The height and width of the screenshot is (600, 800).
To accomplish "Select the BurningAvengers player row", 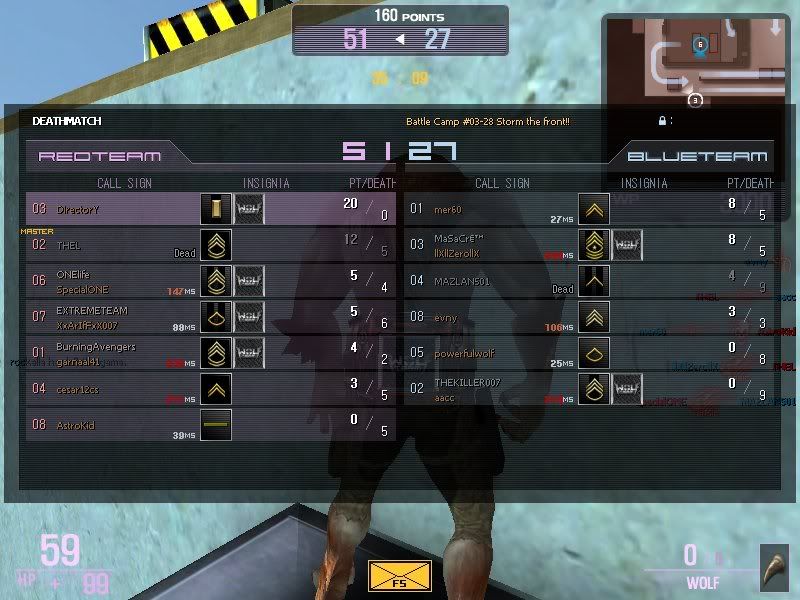I will pyautogui.click(x=211, y=353).
